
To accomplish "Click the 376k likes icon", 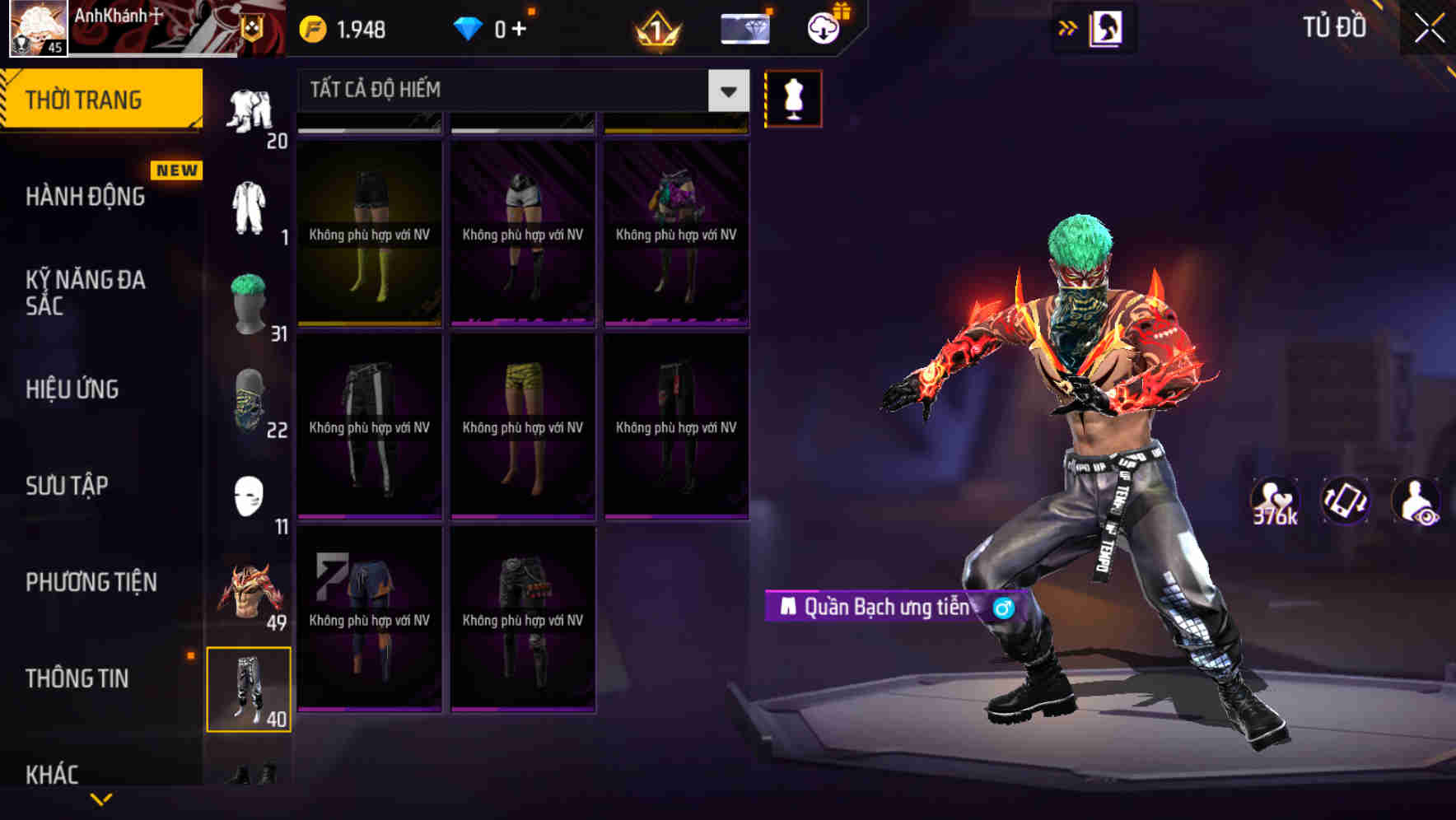I will coord(1276,501).
